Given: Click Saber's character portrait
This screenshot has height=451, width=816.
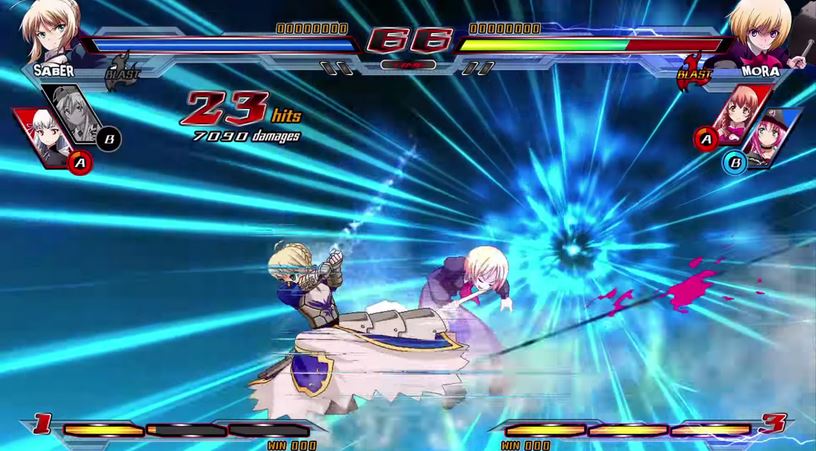Looking at the screenshot, I should pyautogui.click(x=50, y=30).
